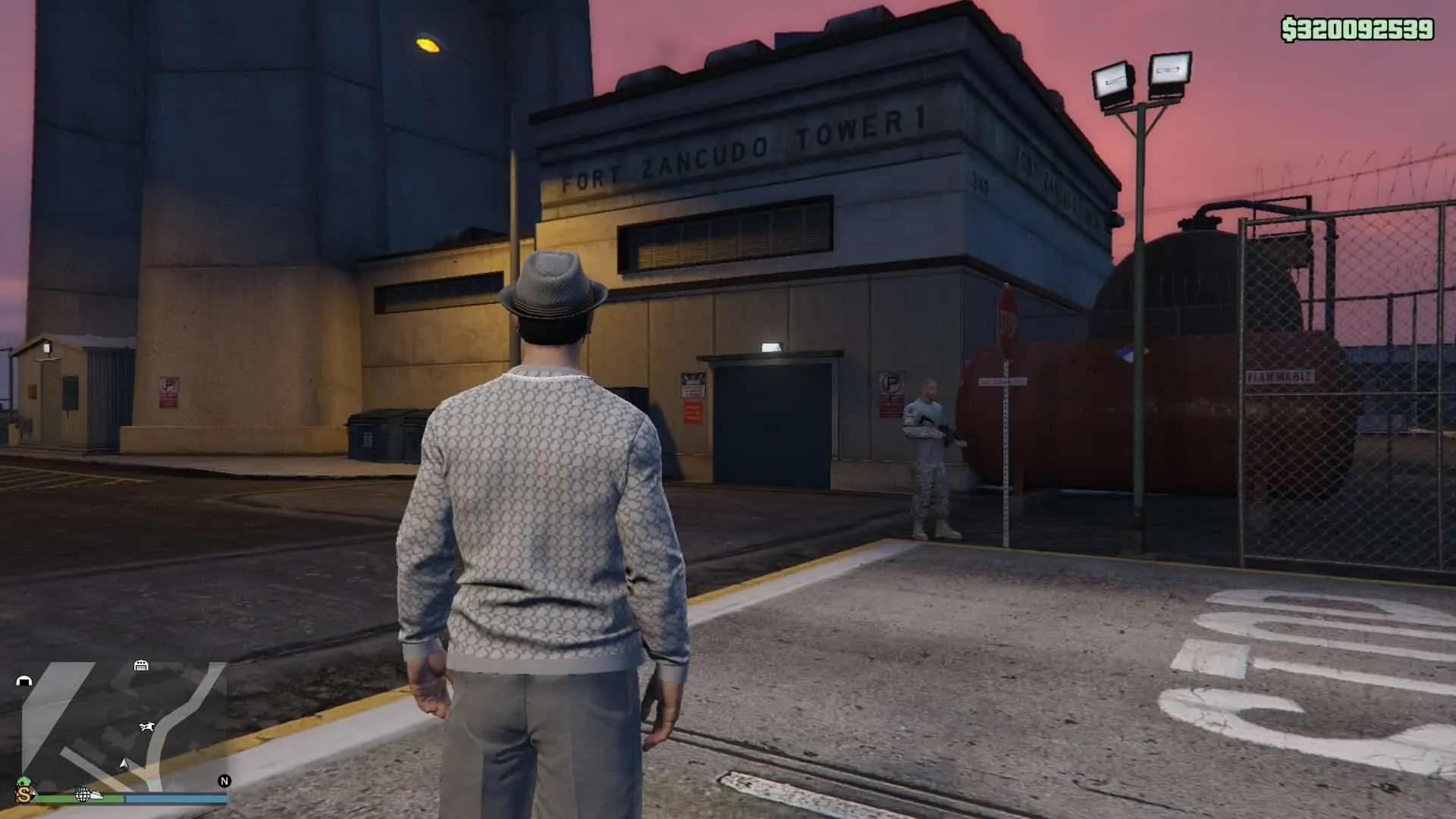Select the running animal blip on minimap
This screenshot has width=1456, height=819.
[x=147, y=727]
